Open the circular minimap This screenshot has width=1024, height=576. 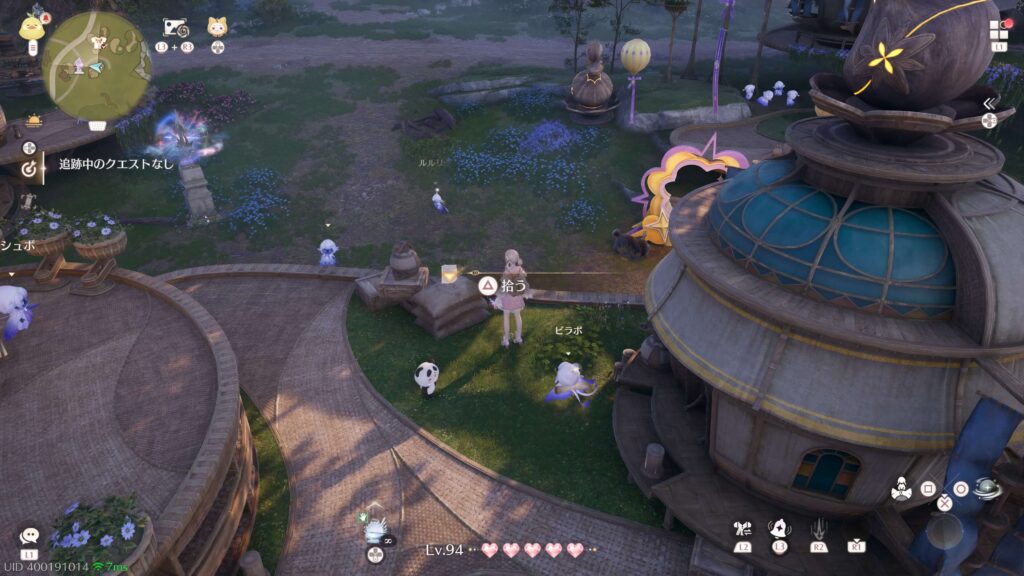pos(96,64)
